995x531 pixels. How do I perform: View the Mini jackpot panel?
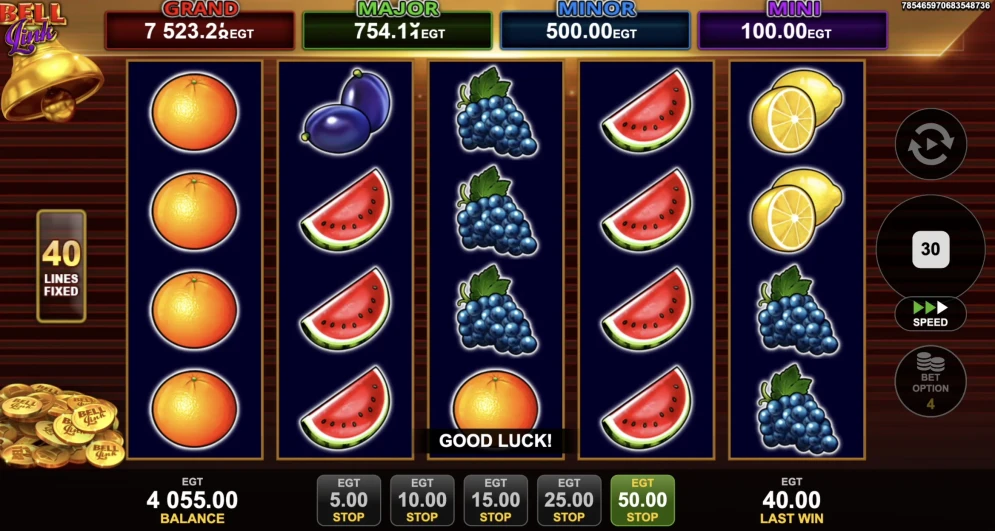(792, 30)
